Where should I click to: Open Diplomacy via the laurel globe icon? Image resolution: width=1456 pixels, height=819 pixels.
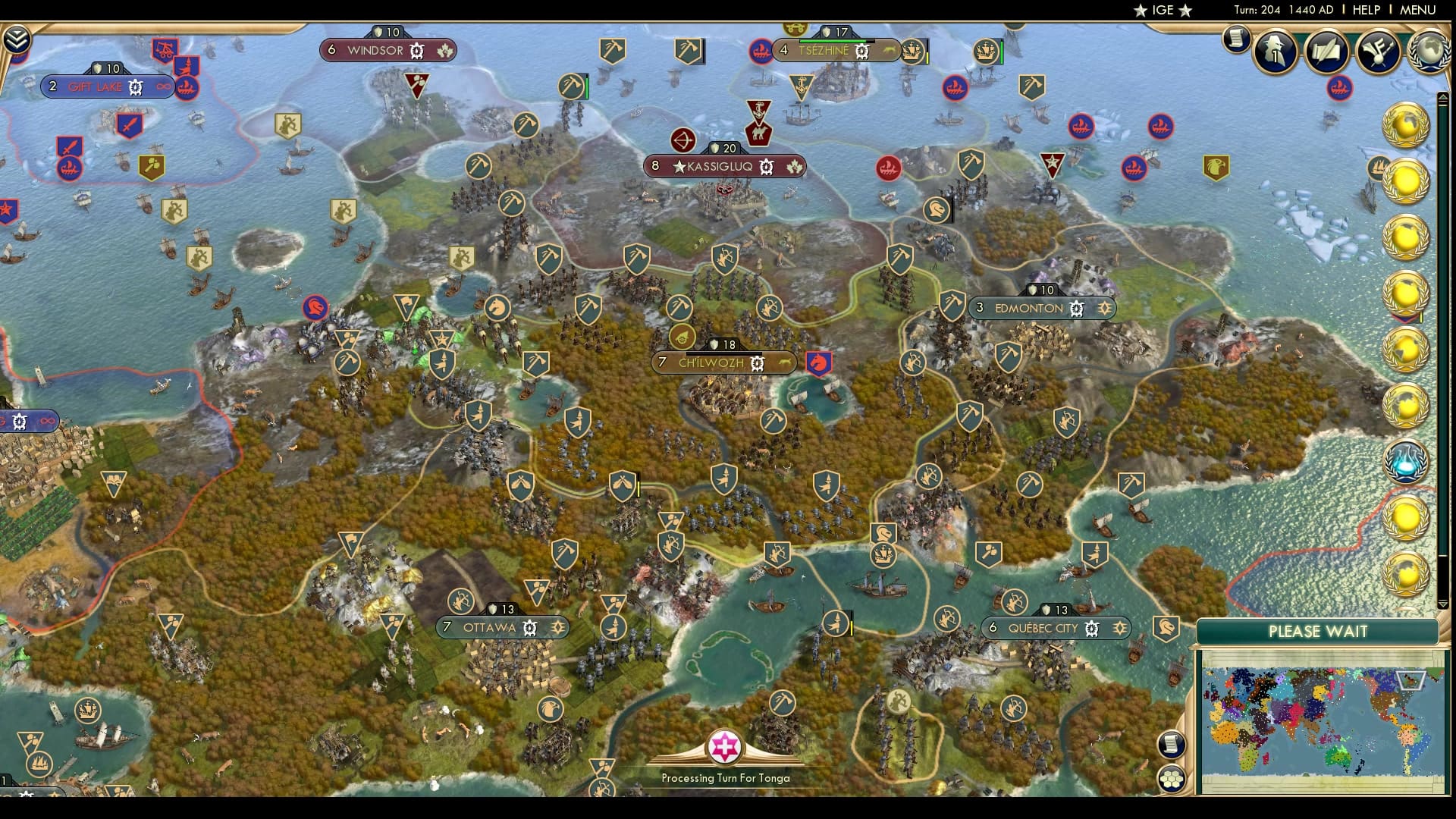[1432, 50]
